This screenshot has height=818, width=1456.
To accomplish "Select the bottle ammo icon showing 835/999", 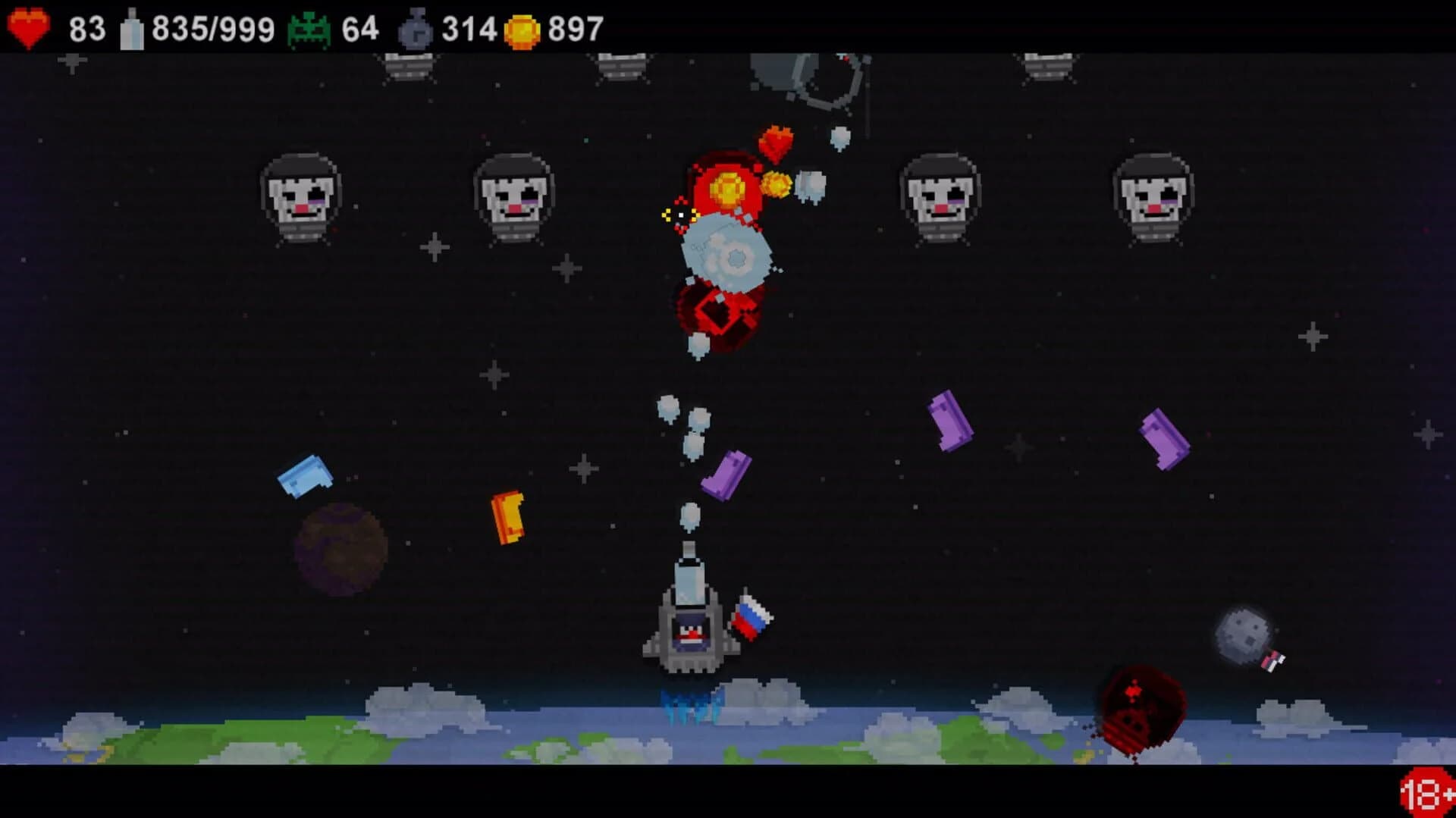I will click(133, 27).
